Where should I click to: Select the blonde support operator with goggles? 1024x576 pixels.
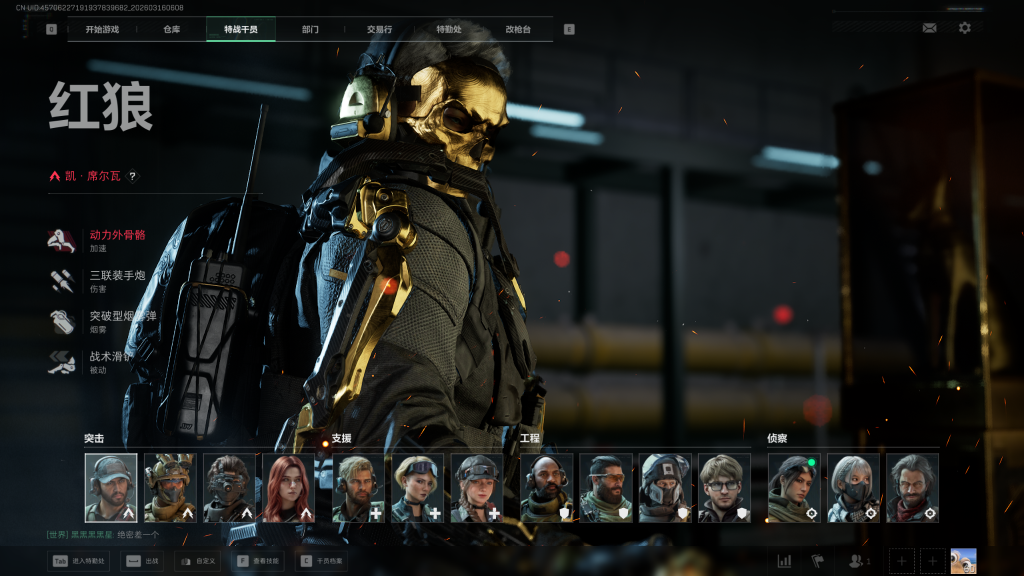[x=417, y=488]
